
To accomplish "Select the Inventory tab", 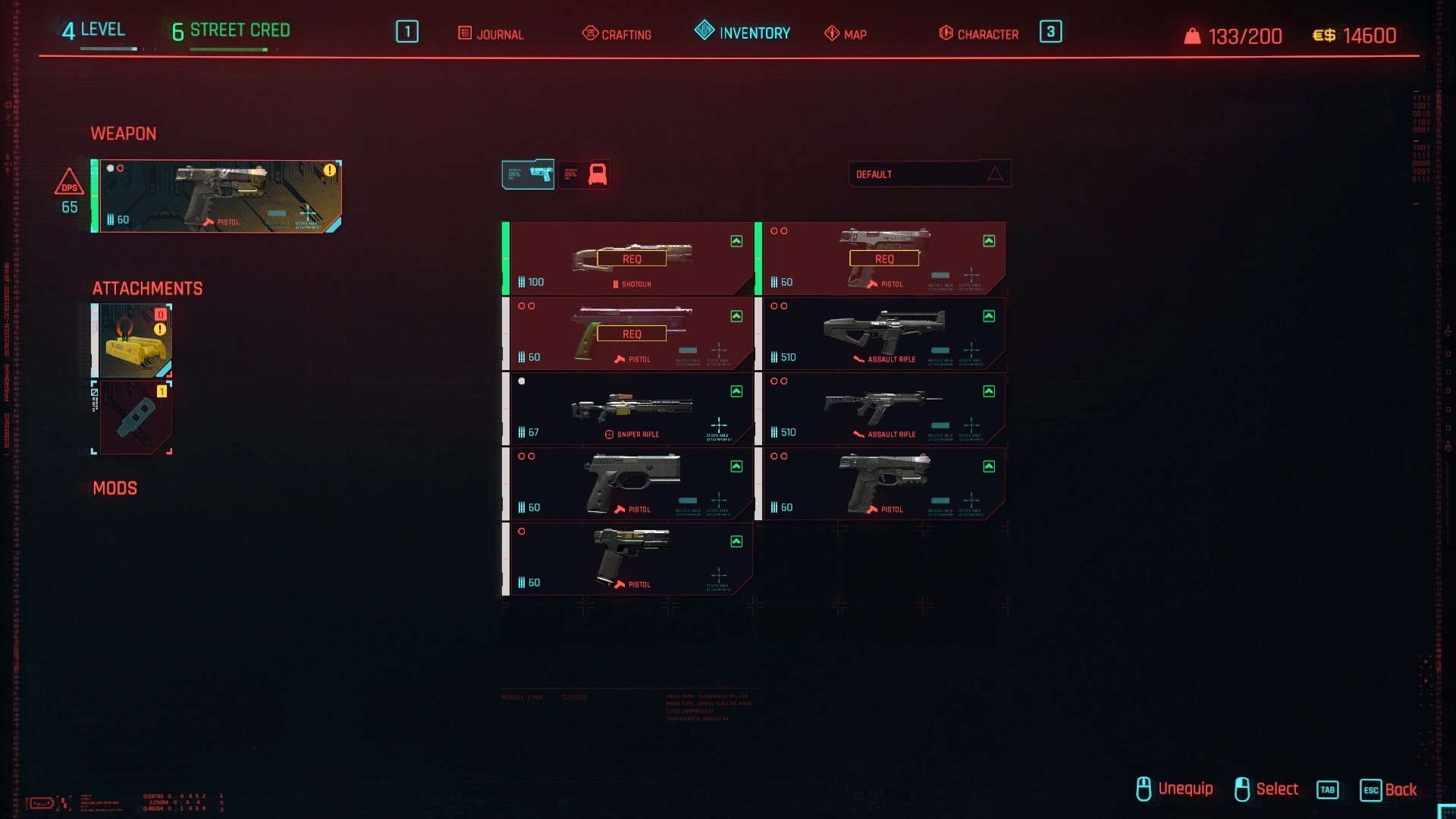I will pos(742,33).
